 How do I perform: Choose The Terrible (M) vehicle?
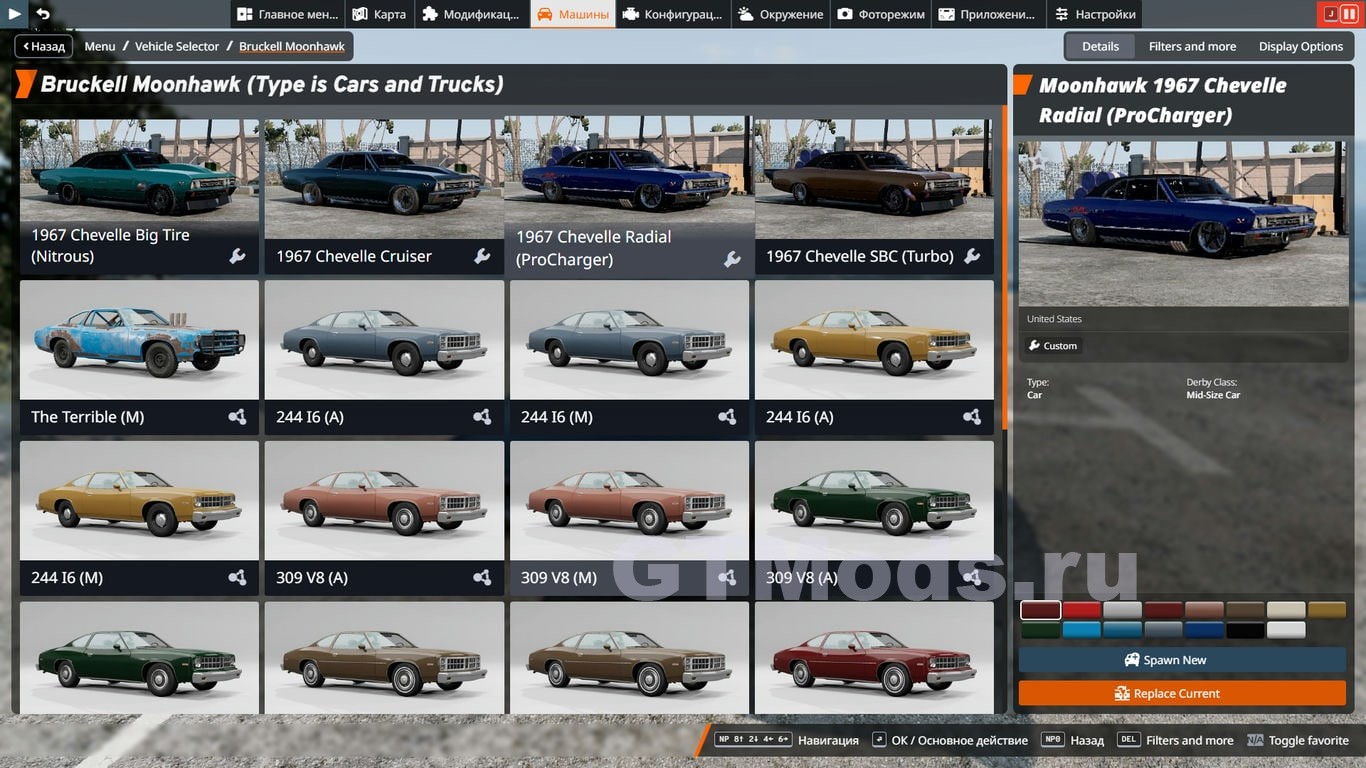(x=139, y=356)
